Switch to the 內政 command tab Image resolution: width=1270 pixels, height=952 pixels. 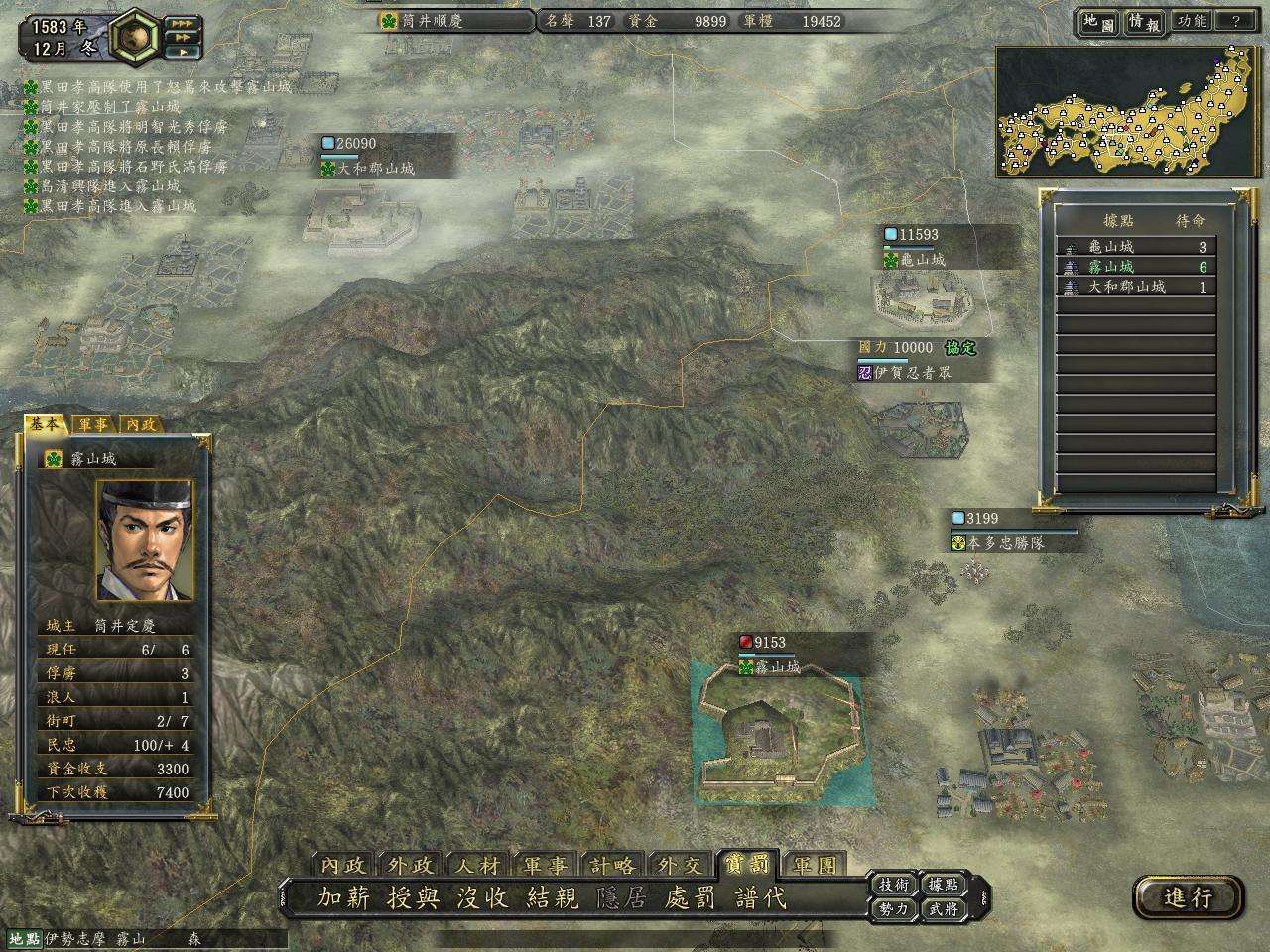[343, 865]
